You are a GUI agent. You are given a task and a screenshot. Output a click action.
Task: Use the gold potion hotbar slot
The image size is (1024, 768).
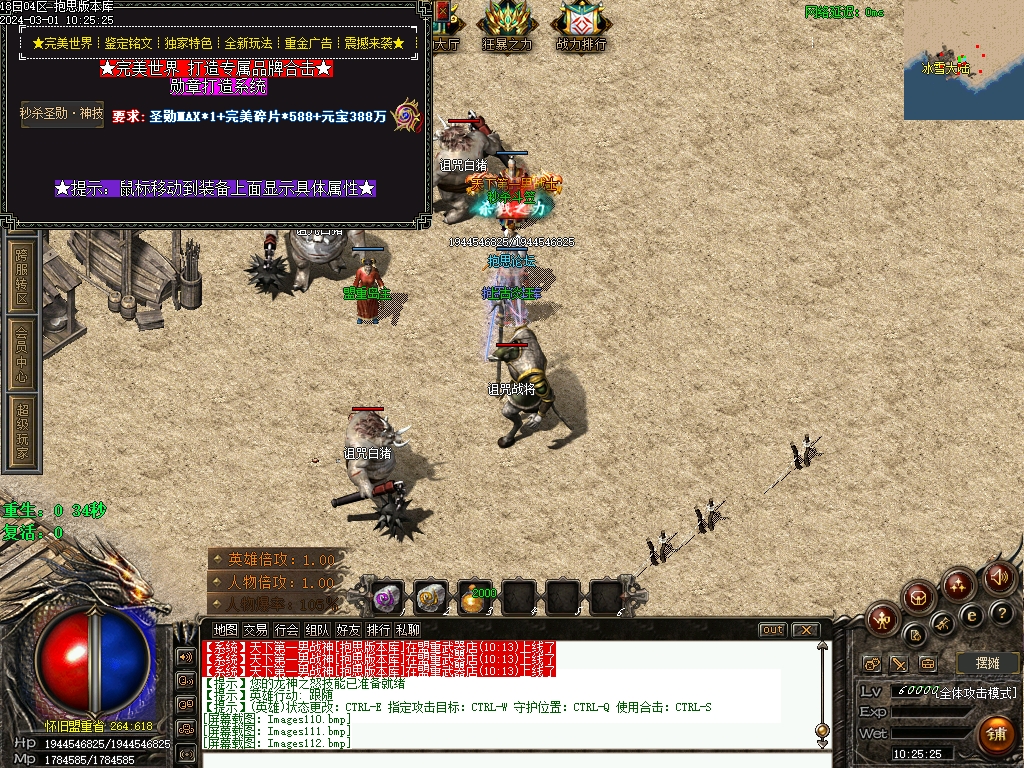pyautogui.click(x=476, y=598)
